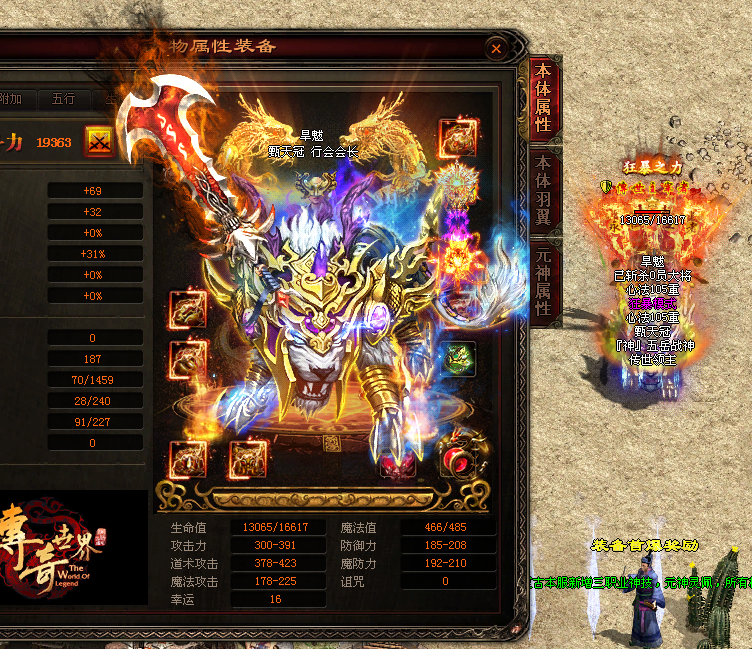Click the crossed swords icon beside 19363
This screenshot has width=752, height=649.
click(x=99, y=142)
